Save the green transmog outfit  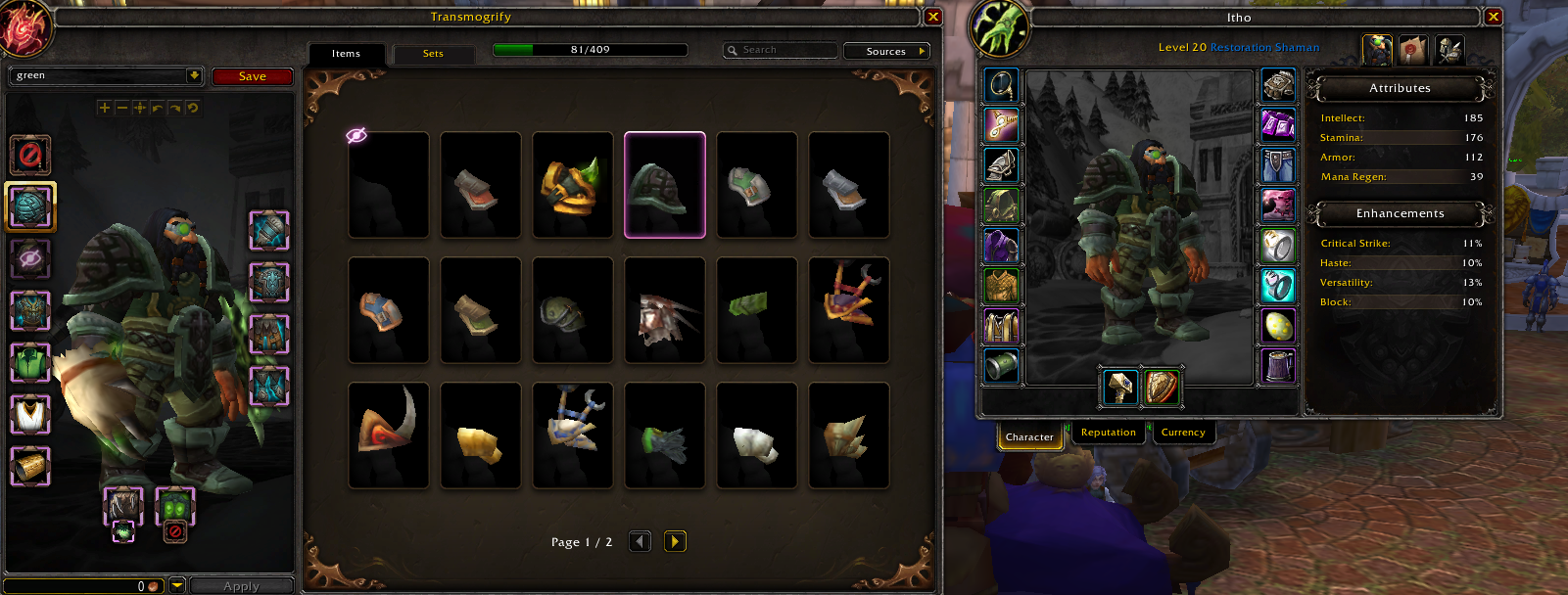tap(252, 76)
